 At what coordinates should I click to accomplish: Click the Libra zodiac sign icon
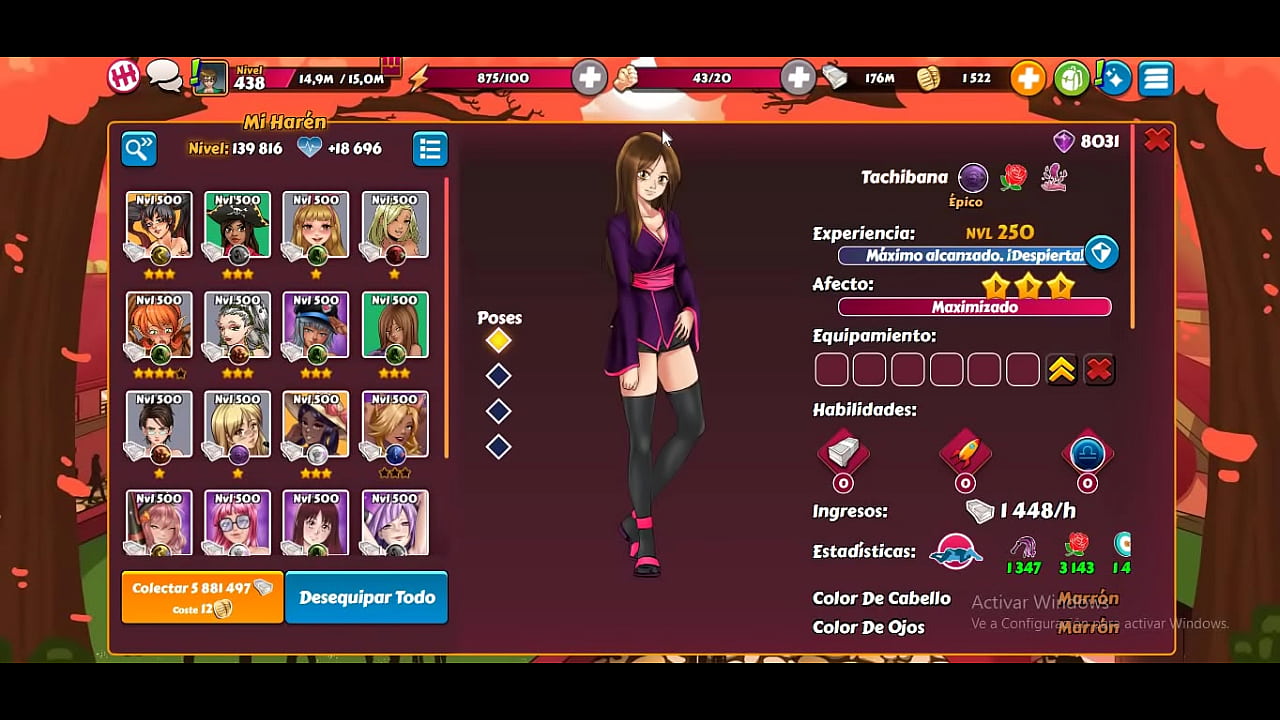click(x=1086, y=455)
